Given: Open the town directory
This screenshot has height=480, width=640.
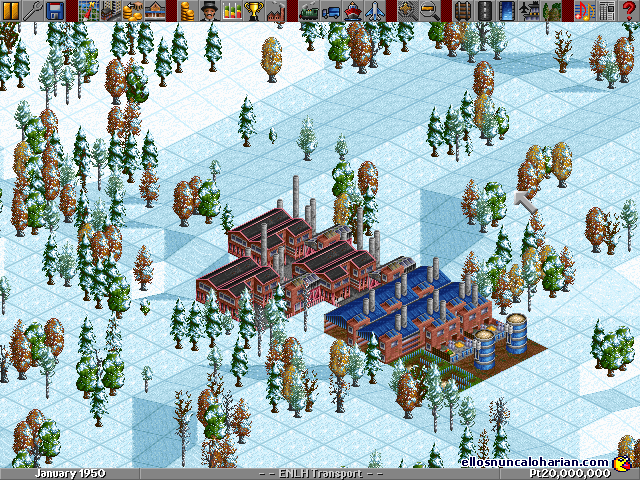Looking at the screenshot, I should [x=109, y=11].
